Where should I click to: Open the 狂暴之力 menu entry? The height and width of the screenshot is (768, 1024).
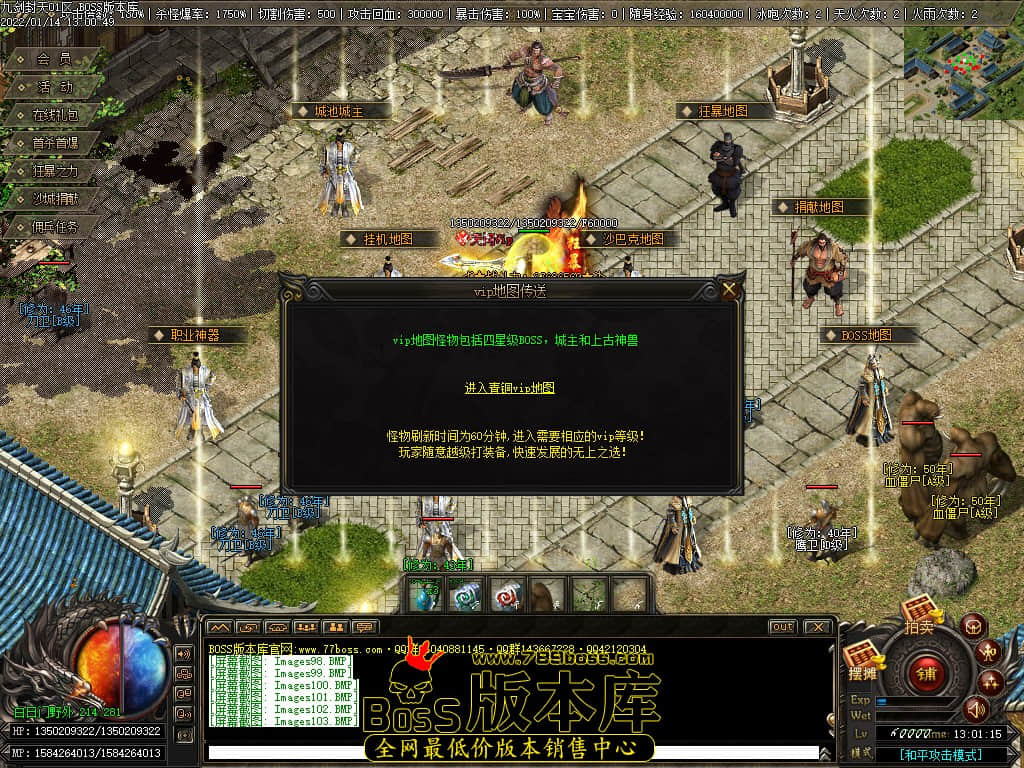click(53, 171)
